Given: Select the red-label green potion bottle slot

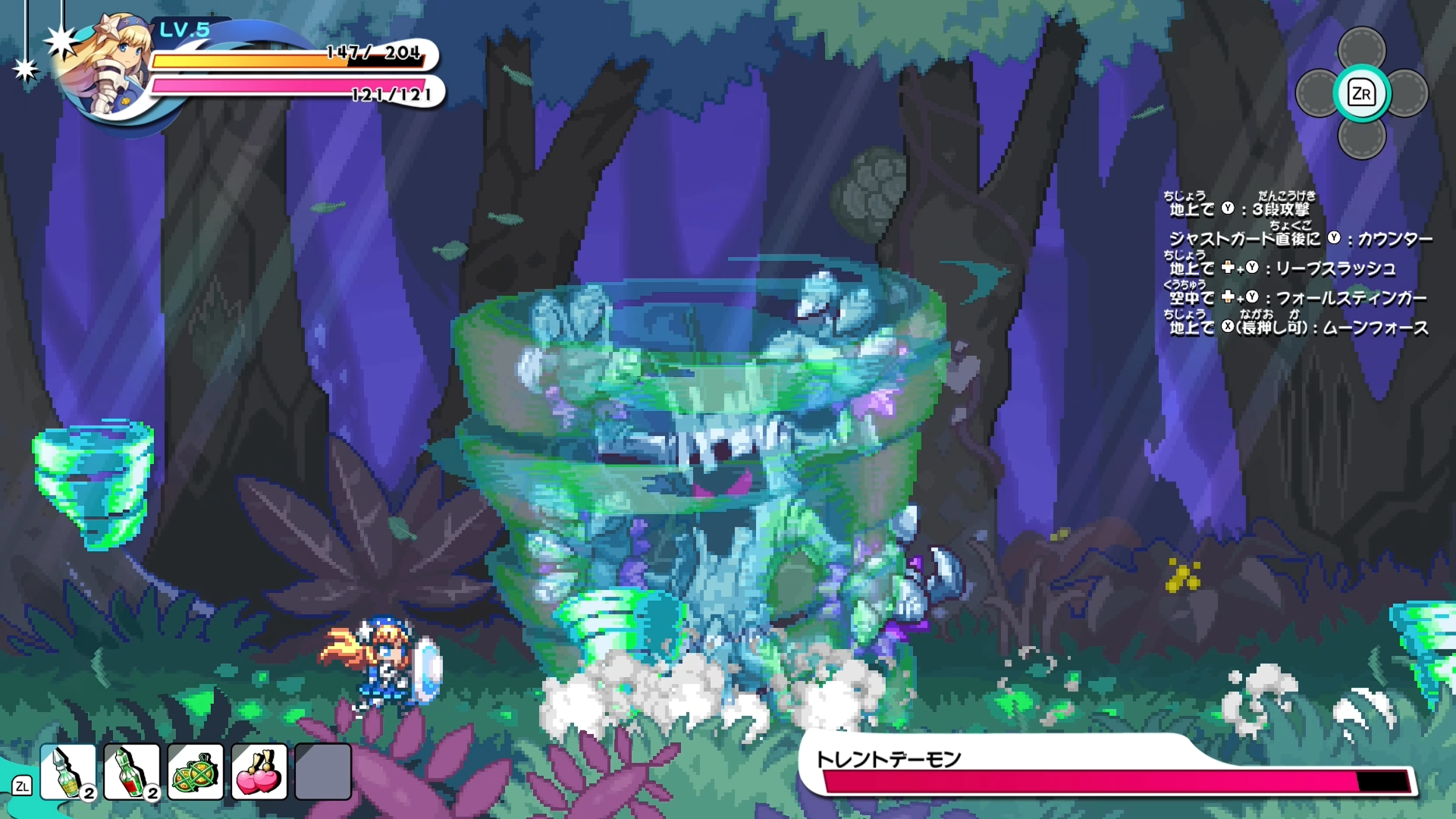Looking at the screenshot, I should (x=132, y=772).
